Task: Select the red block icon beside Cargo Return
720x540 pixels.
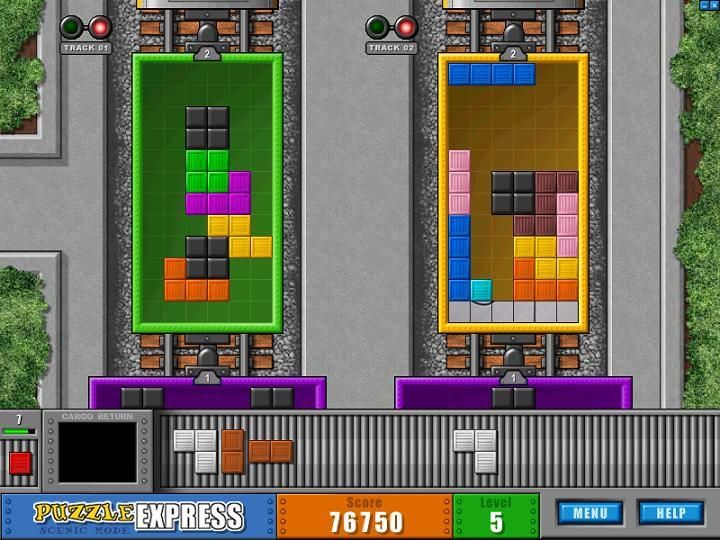Action: coord(20,463)
